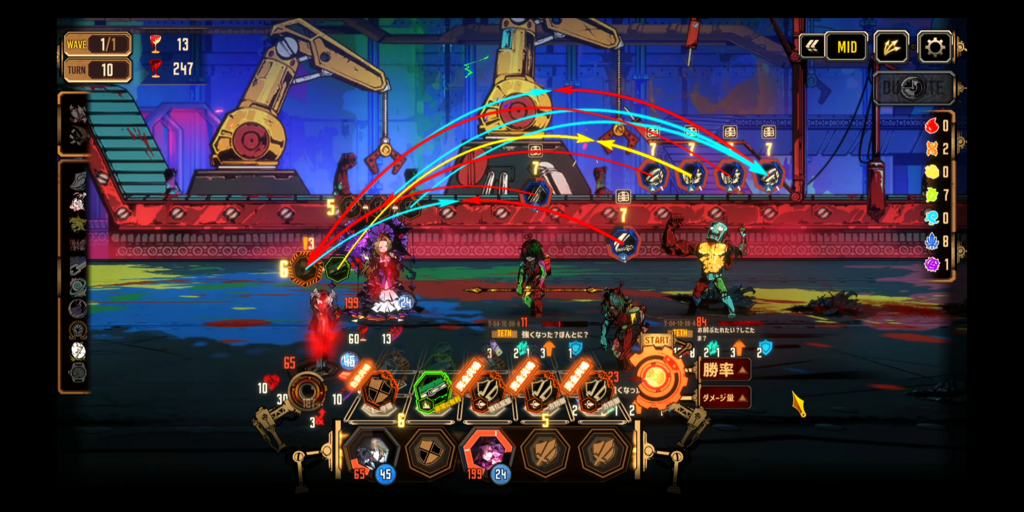Select the blonde sinner portrait
Screen dimensions: 1024x512
[x=371, y=453]
